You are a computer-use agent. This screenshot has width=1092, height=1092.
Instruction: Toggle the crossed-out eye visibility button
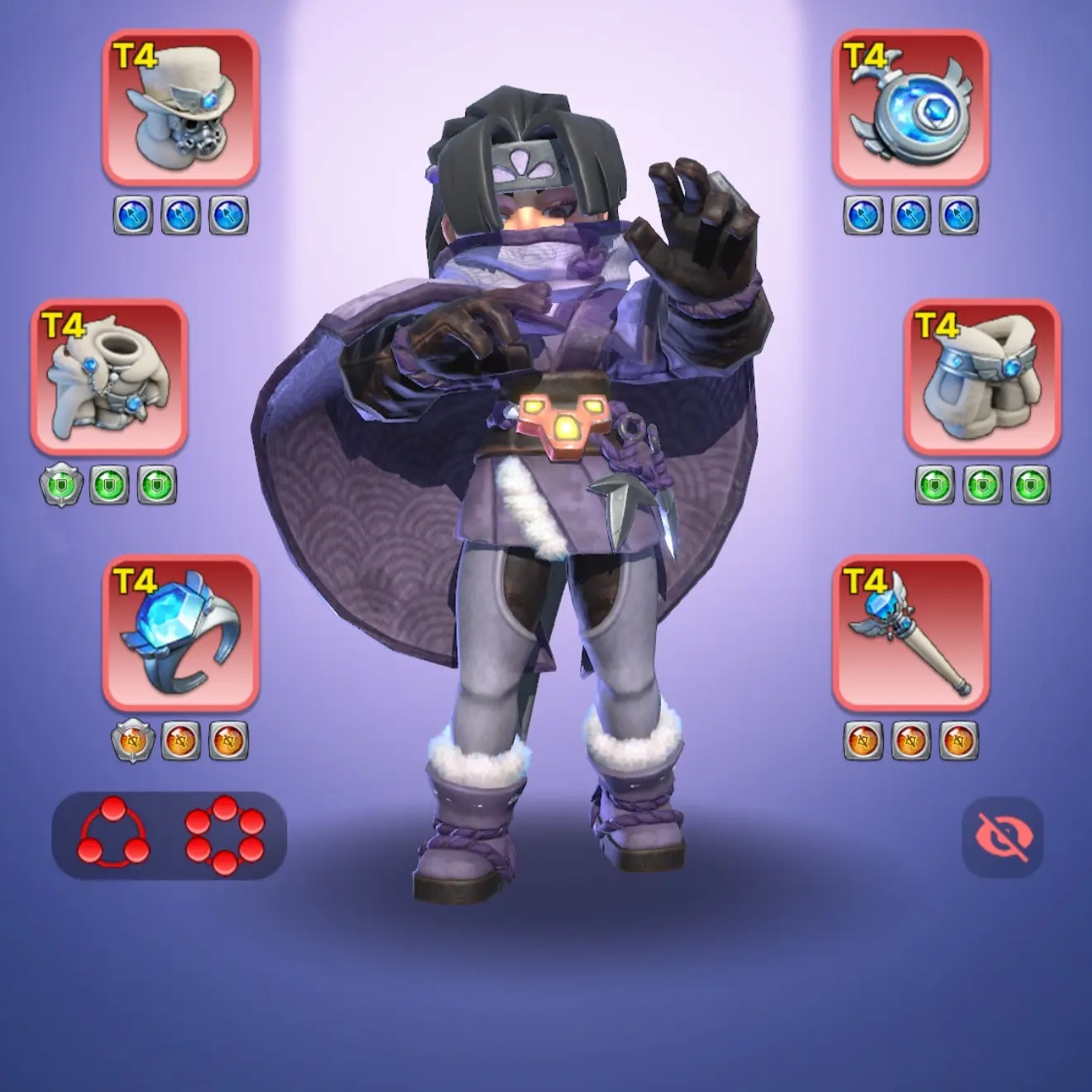coord(1003,837)
